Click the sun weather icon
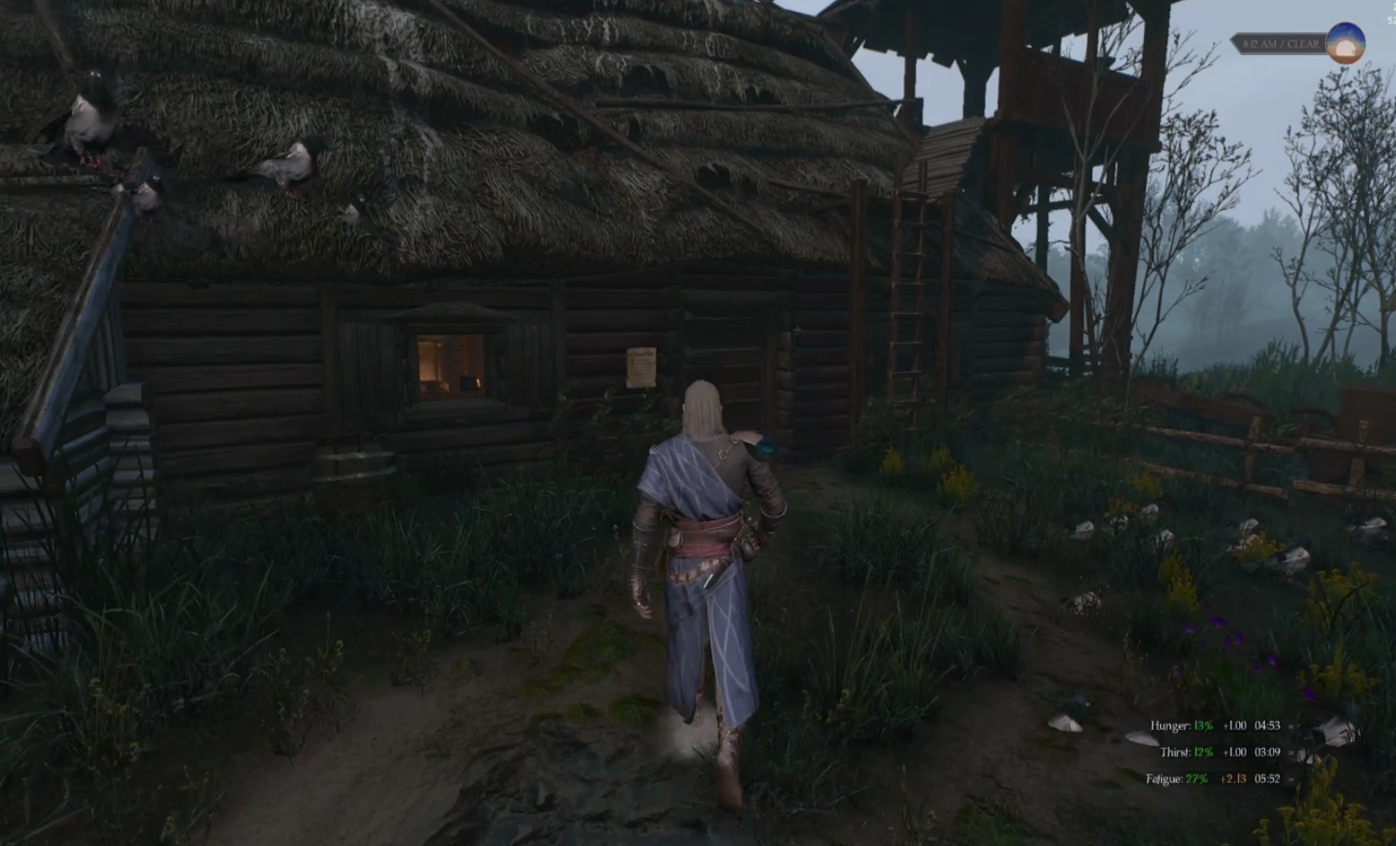This screenshot has width=1396, height=846. pos(1345,44)
